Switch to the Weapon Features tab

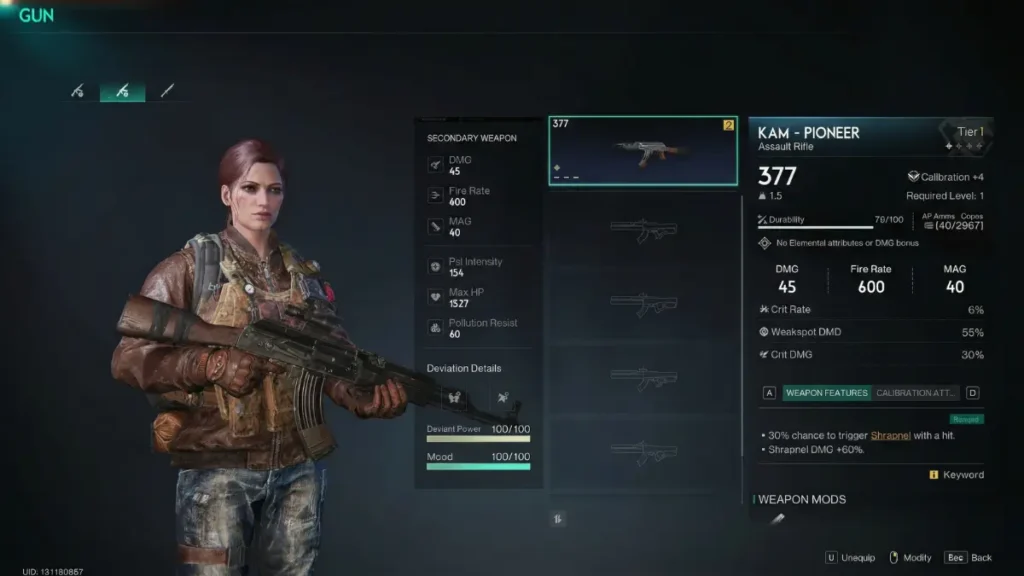826,393
